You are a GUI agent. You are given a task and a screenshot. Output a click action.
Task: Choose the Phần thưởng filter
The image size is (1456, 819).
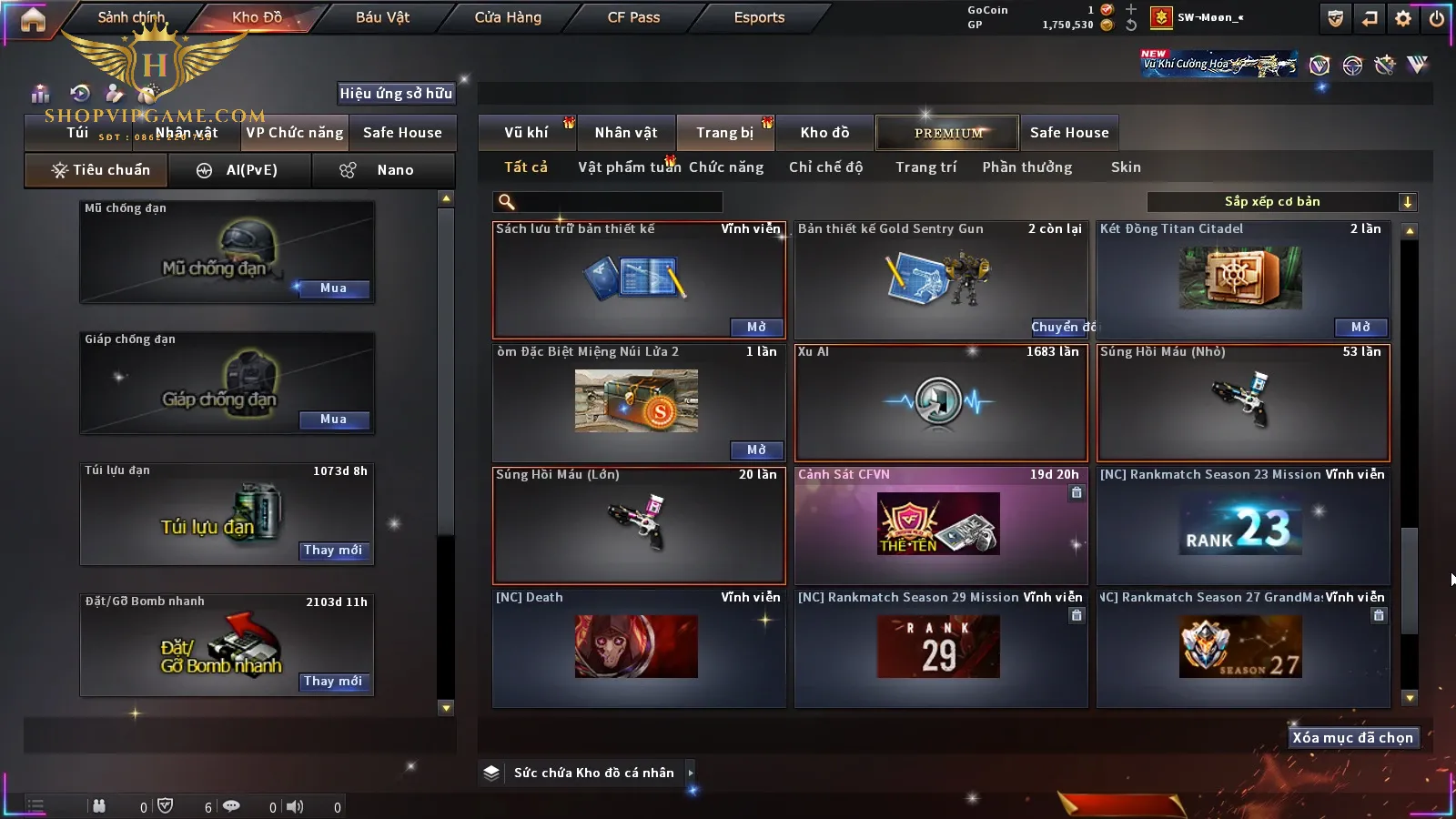coord(1026,167)
